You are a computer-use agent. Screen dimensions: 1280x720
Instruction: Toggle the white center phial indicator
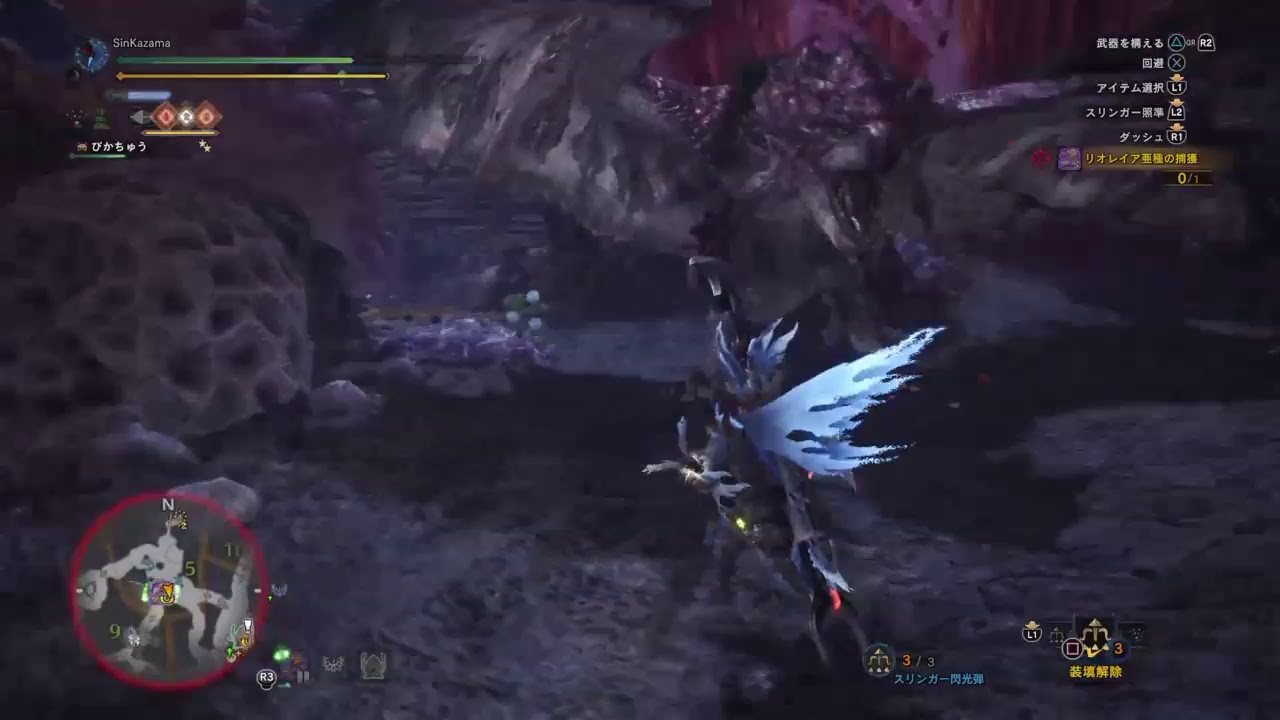pos(186,116)
